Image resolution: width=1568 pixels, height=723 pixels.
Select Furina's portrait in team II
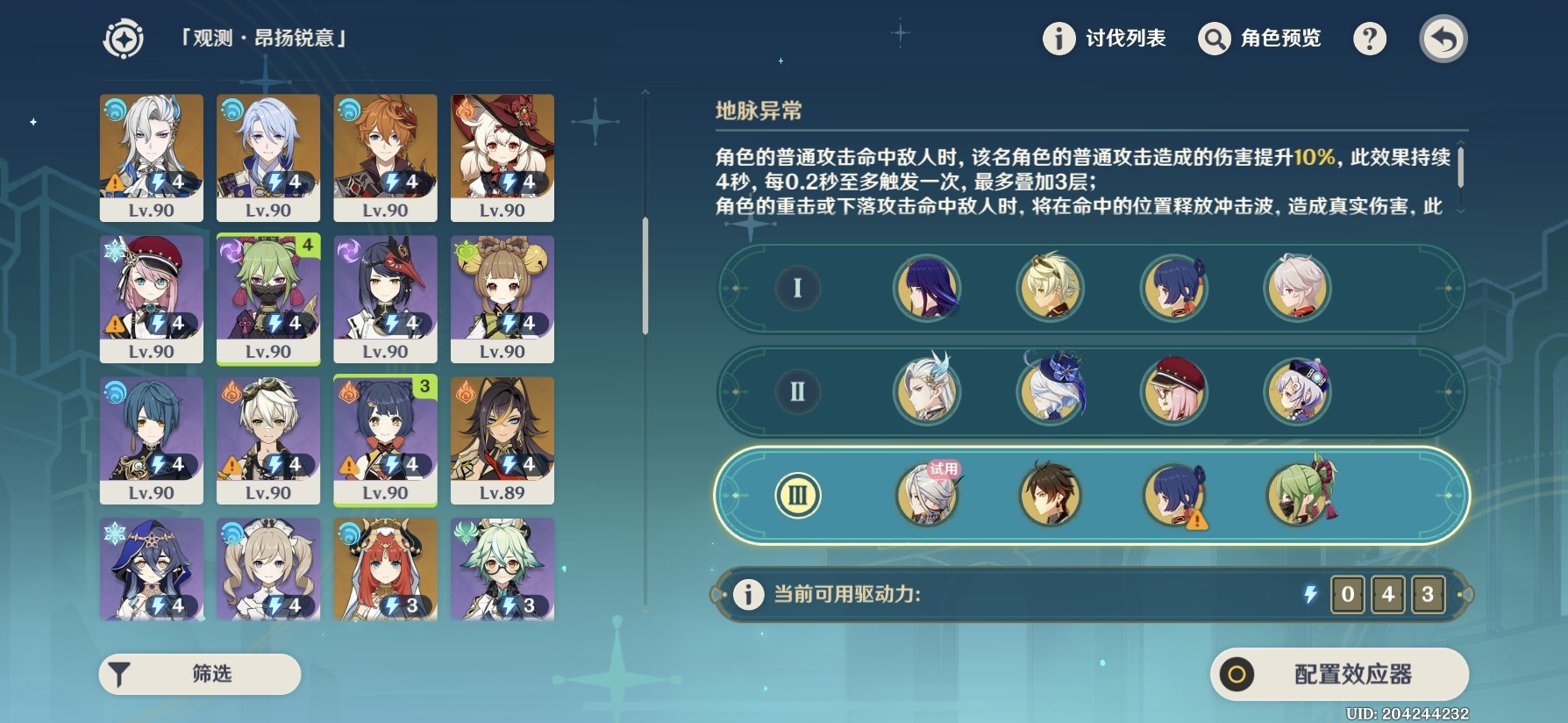pyautogui.click(x=1051, y=391)
